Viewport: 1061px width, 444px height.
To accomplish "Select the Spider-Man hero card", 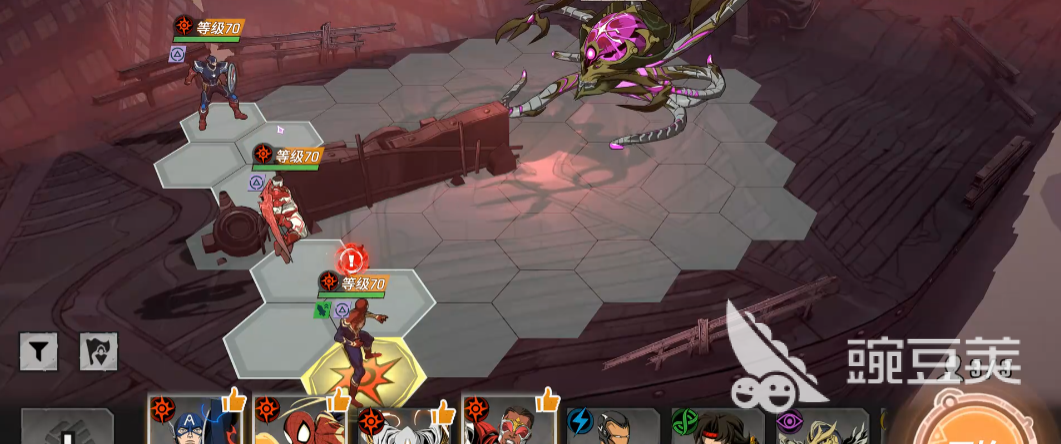I will click(x=302, y=421).
